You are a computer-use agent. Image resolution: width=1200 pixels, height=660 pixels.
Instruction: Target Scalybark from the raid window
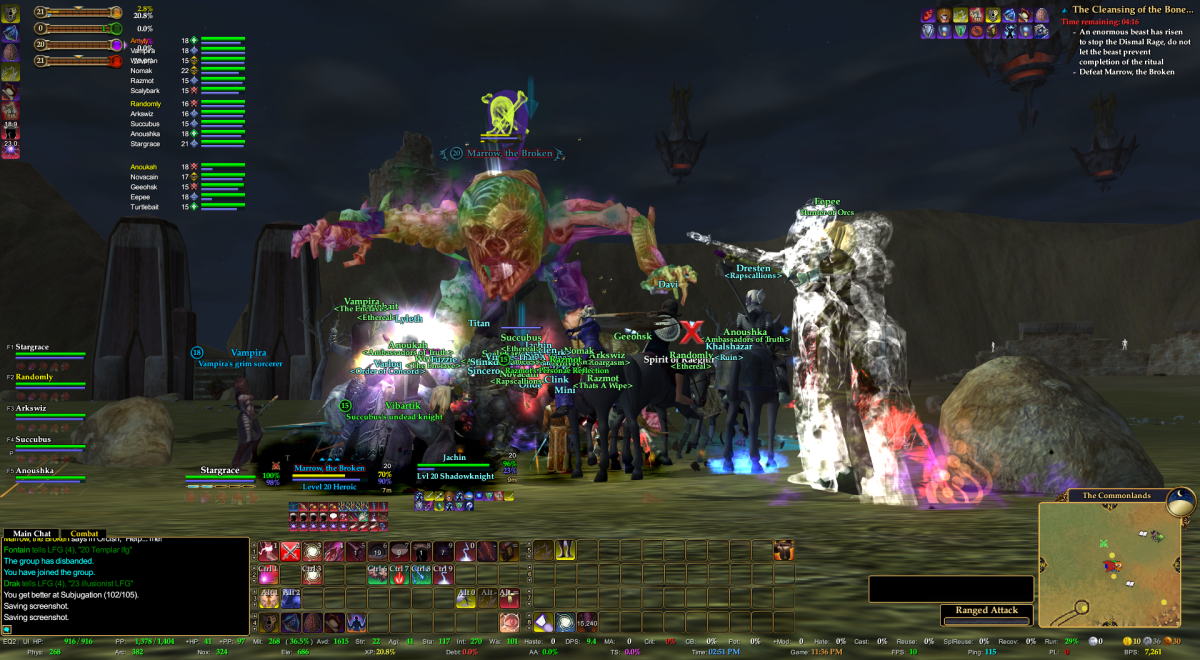[x=145, y=91]
